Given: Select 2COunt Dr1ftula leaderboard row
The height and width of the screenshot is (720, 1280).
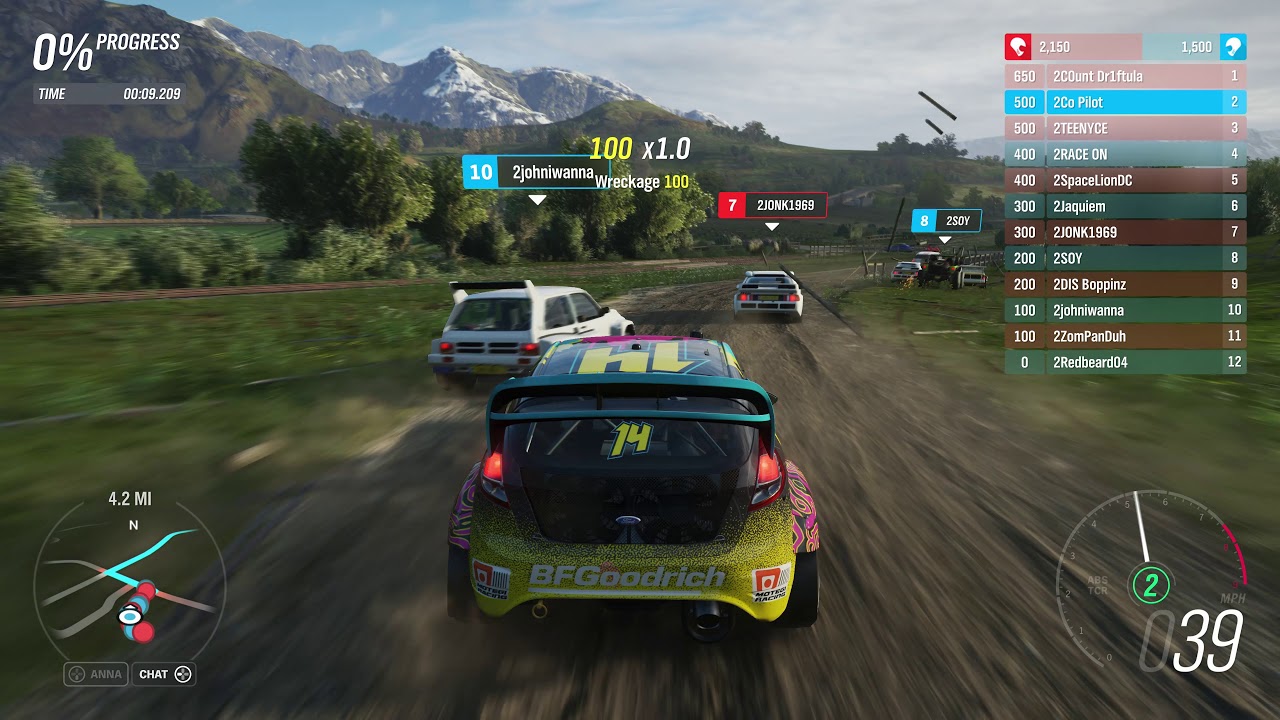Looking at the screenshot, I should tap(1125, 76).
